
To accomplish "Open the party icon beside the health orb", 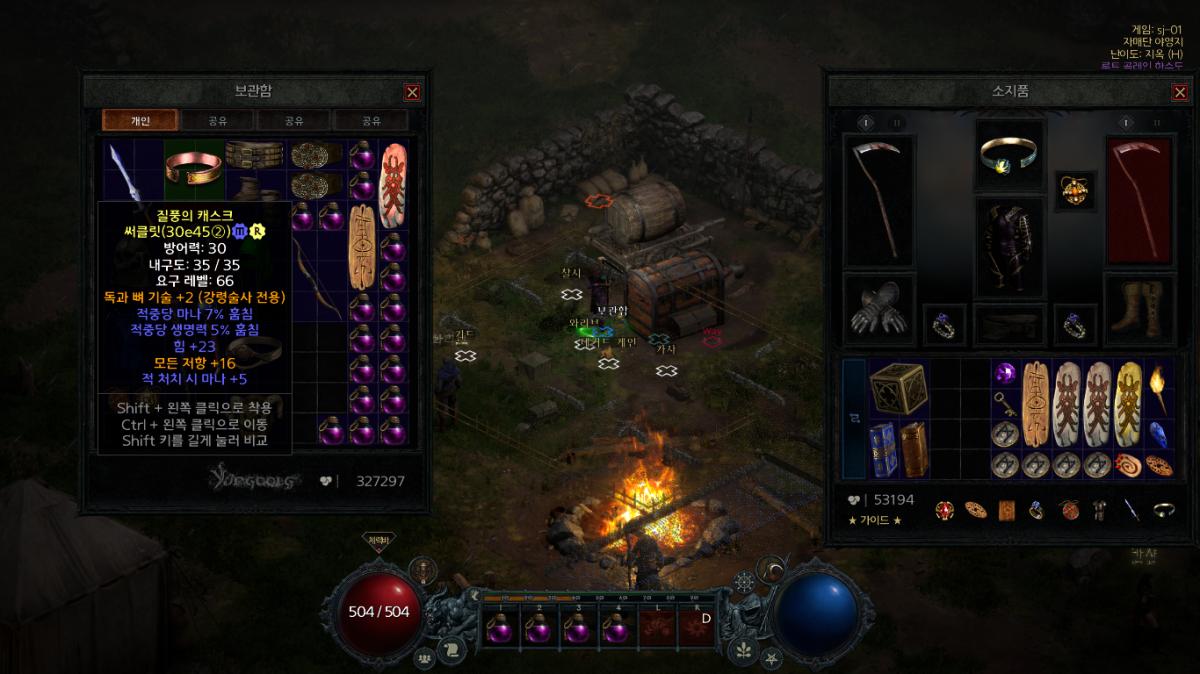I will click(426, 659).
